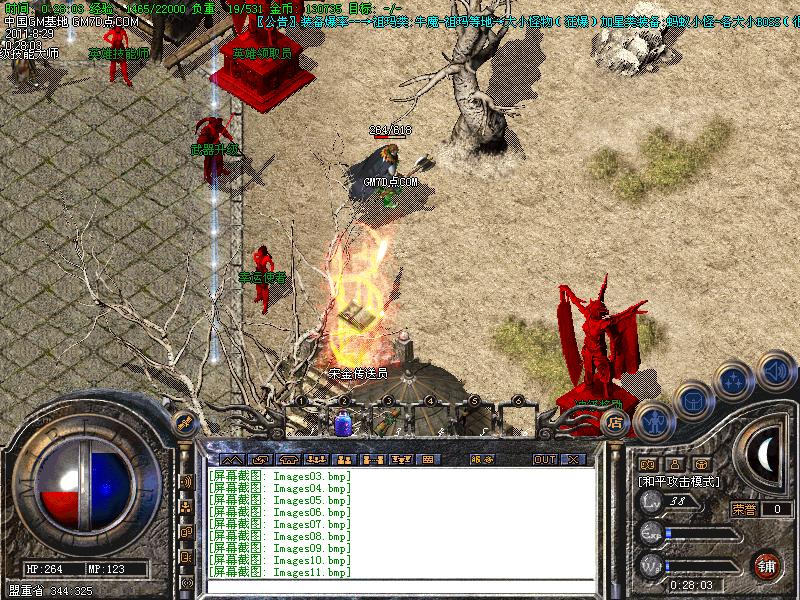Screen dimensions: 800x600
Task: Click the chat text input field
Action: (400, 587)
